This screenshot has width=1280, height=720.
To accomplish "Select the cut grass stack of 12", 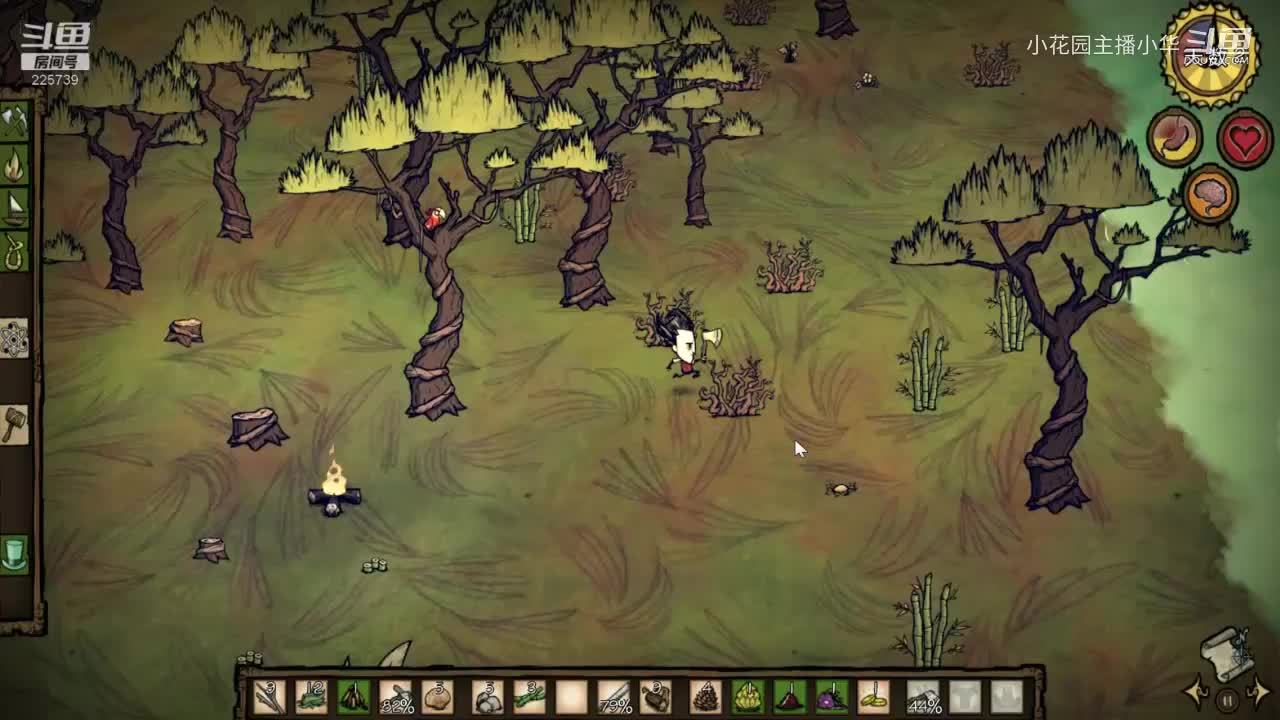I will [x=312, y=696].
